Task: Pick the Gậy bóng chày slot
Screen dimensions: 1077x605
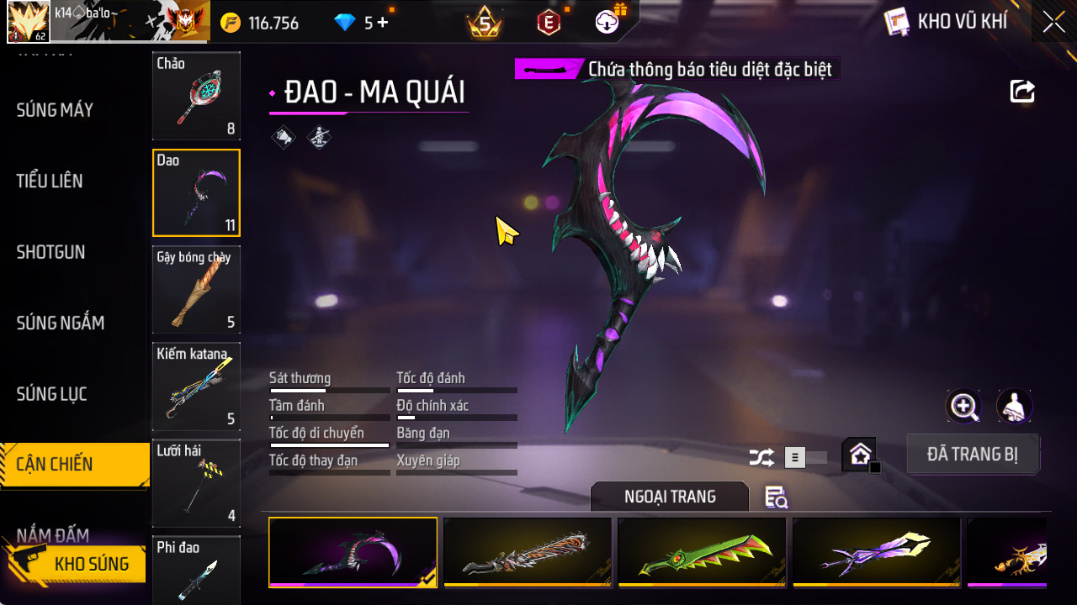Action: click(196, 290)
